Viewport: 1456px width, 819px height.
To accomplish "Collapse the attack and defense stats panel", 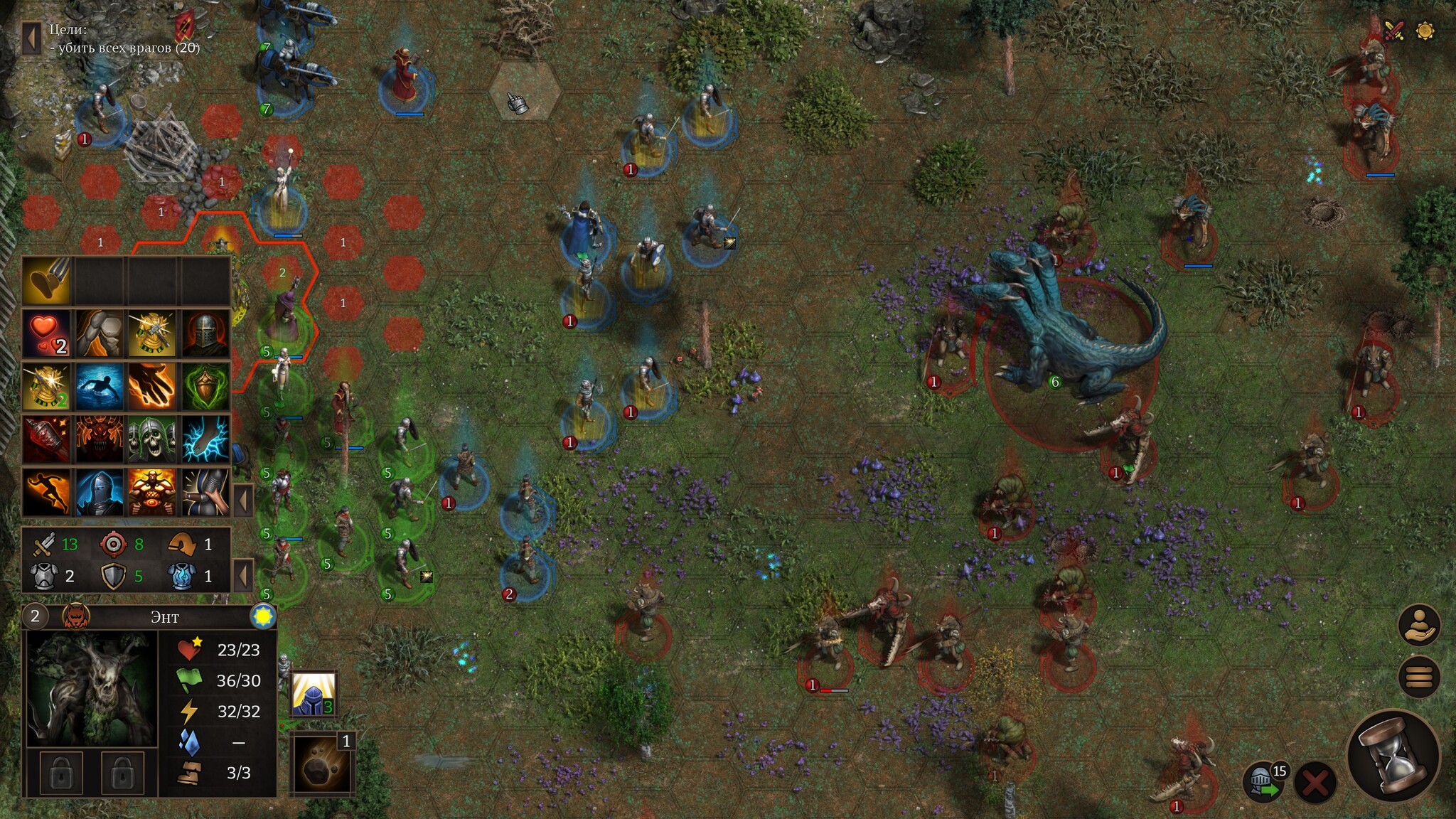I will (x=243, y=574).
